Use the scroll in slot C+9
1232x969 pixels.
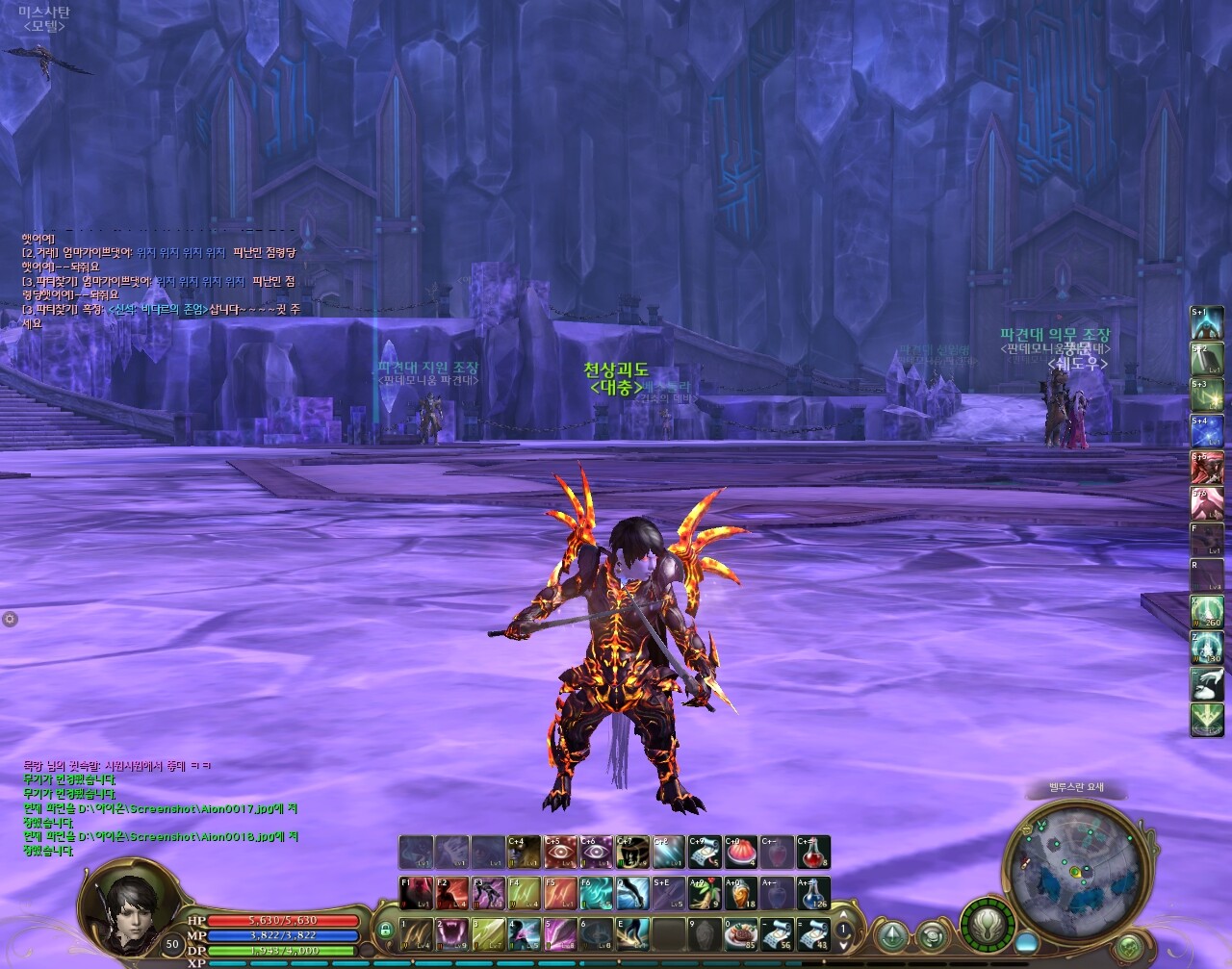tap(705, 853)
